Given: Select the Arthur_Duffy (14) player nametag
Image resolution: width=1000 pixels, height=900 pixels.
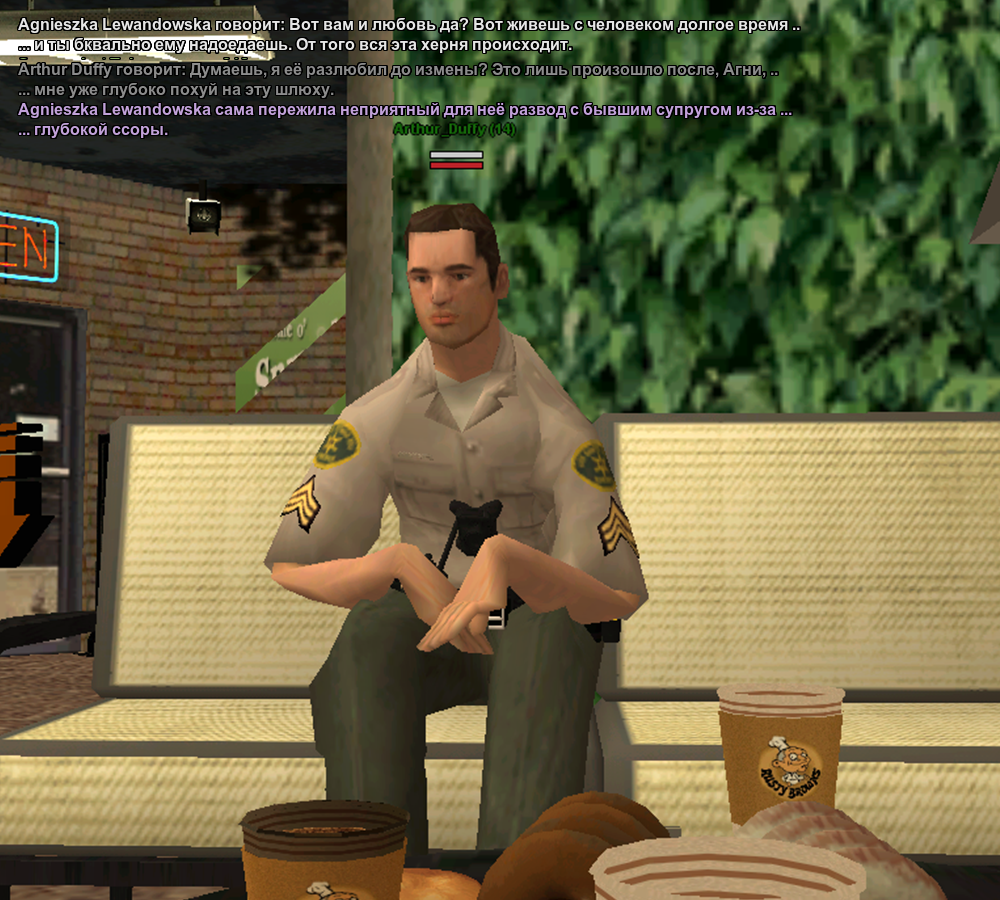Looking at the screenshot, I should coord(454,130).
